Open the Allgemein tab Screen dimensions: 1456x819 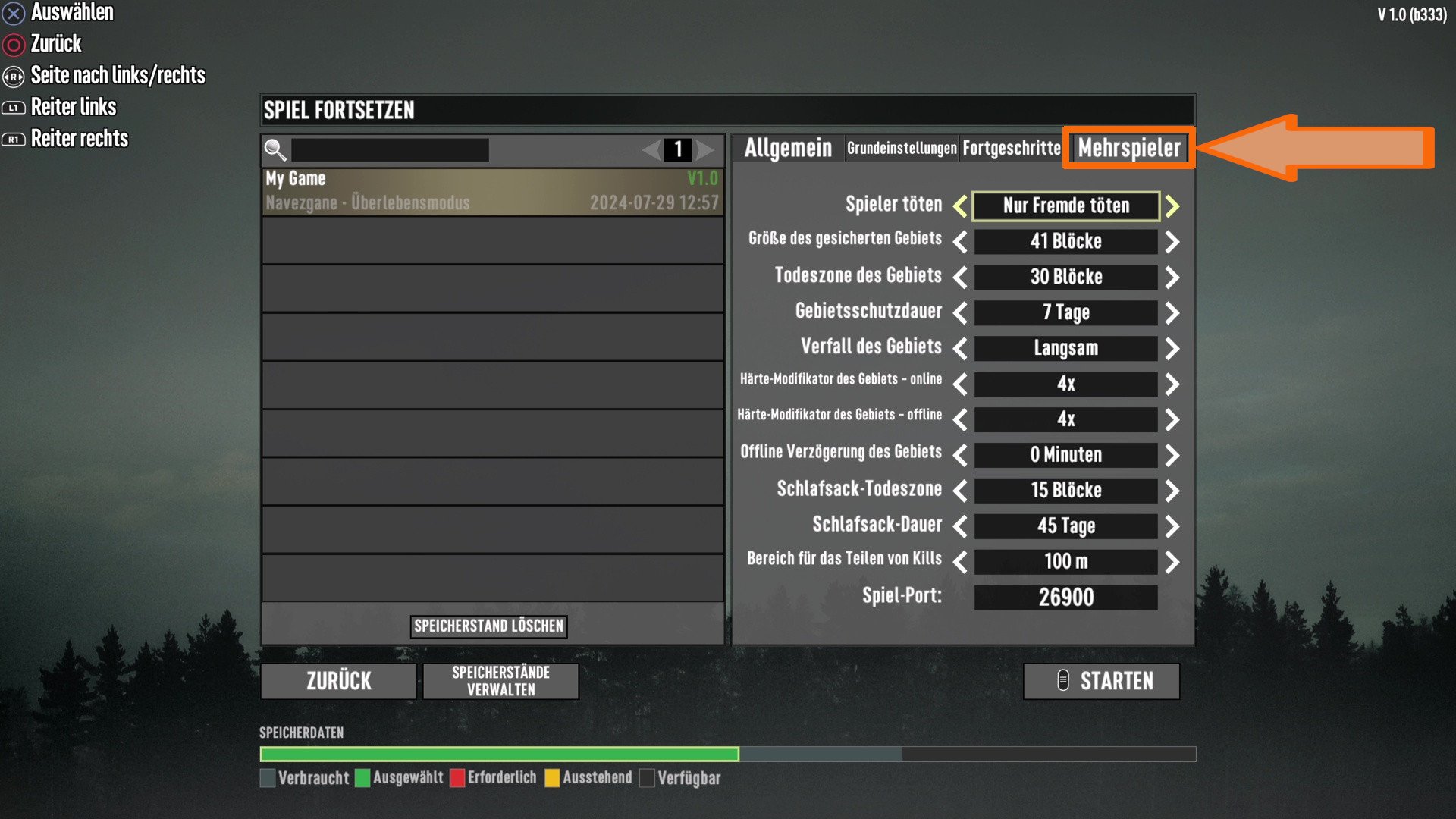point(788,148)
